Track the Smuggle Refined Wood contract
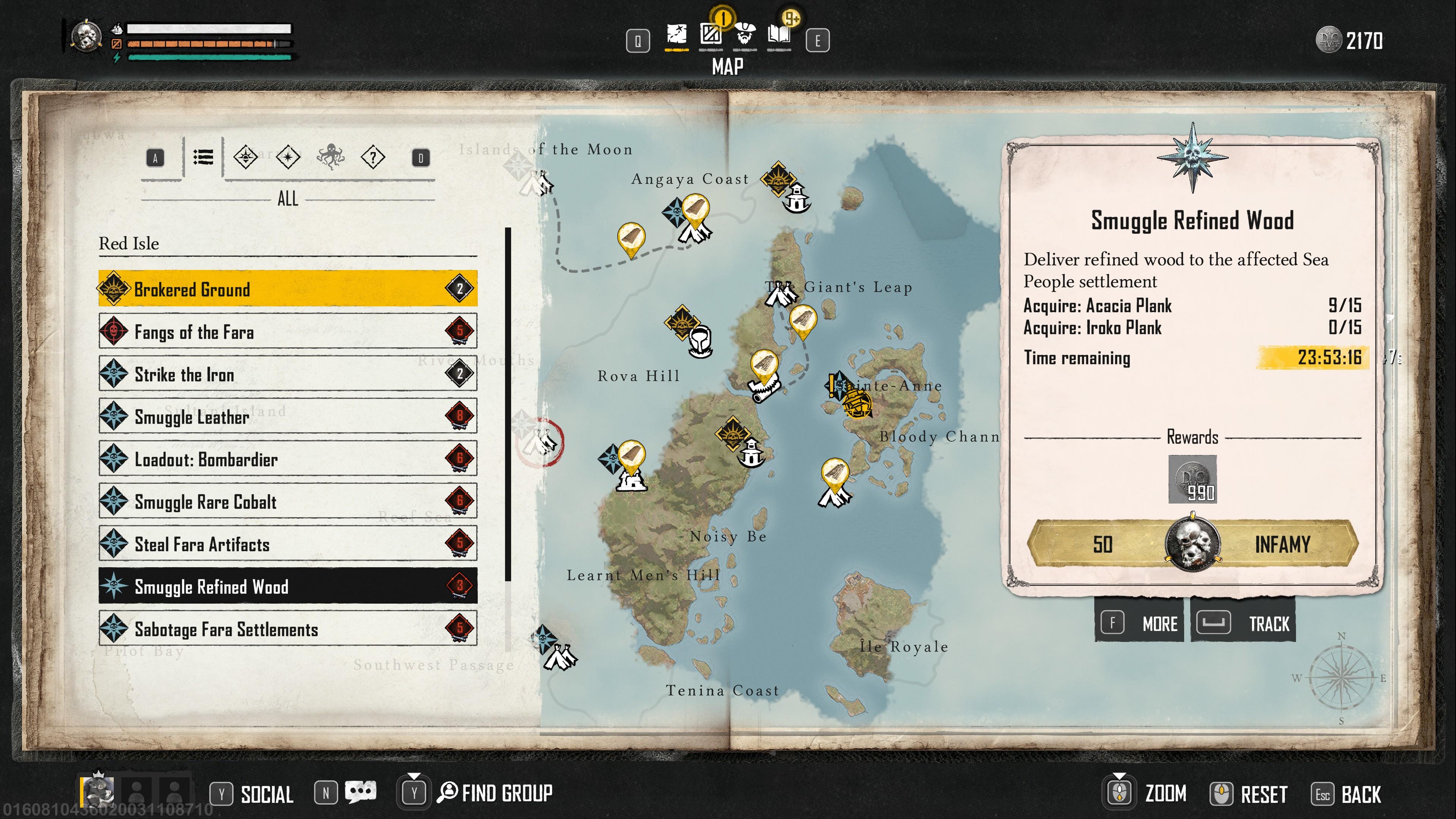 coord(1244,623)
